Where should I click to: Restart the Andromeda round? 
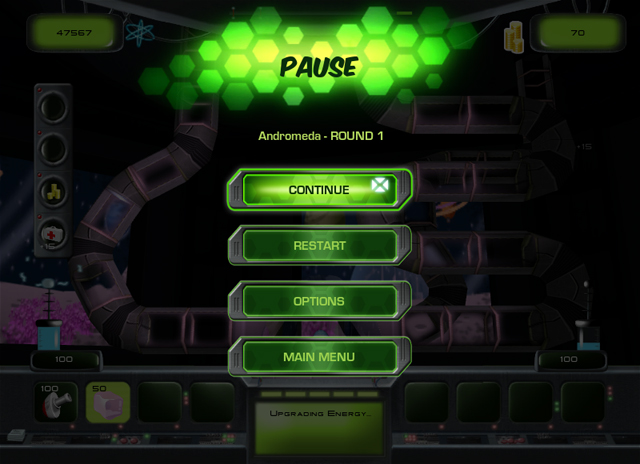pos(319,245)
